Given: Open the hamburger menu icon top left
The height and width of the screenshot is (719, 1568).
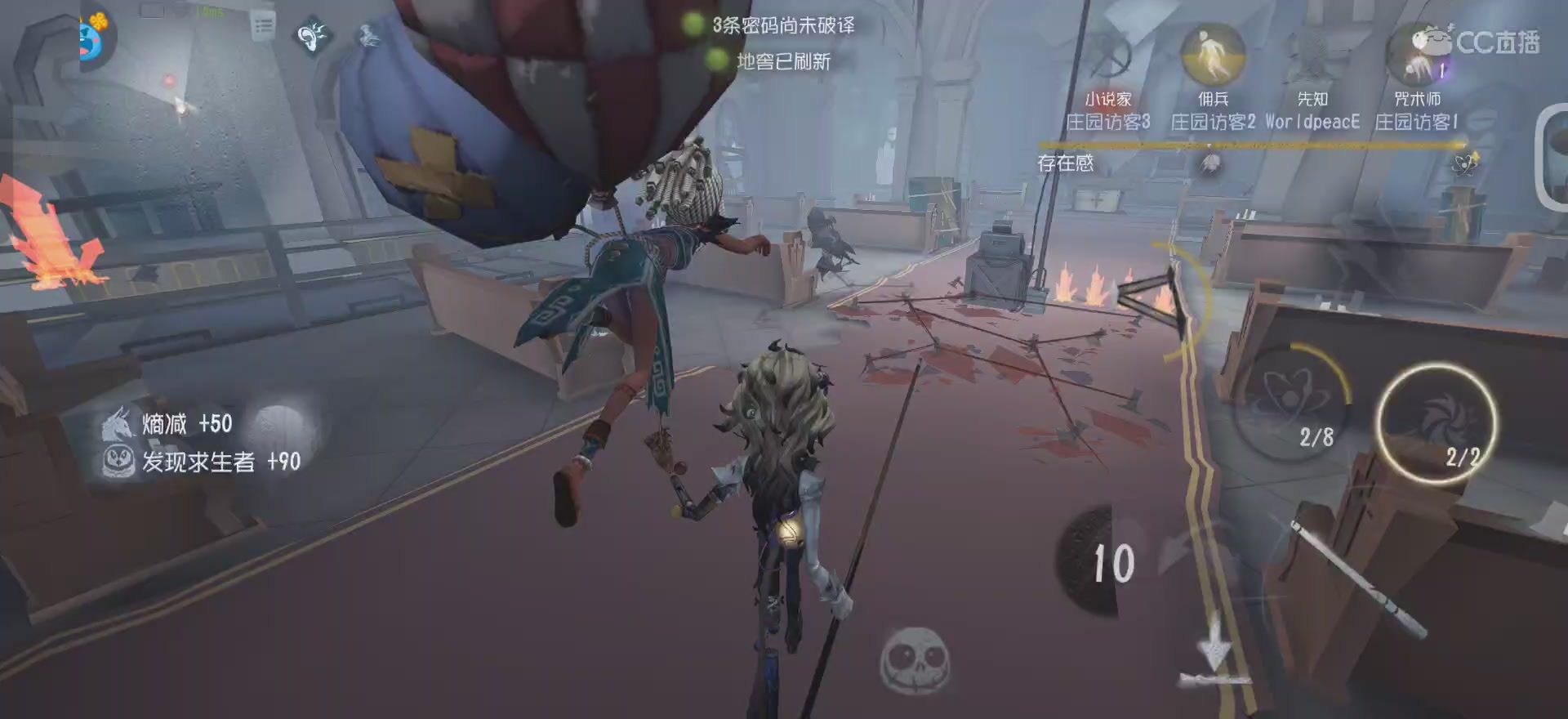Looking at the screenshot, I should point(261,25).
